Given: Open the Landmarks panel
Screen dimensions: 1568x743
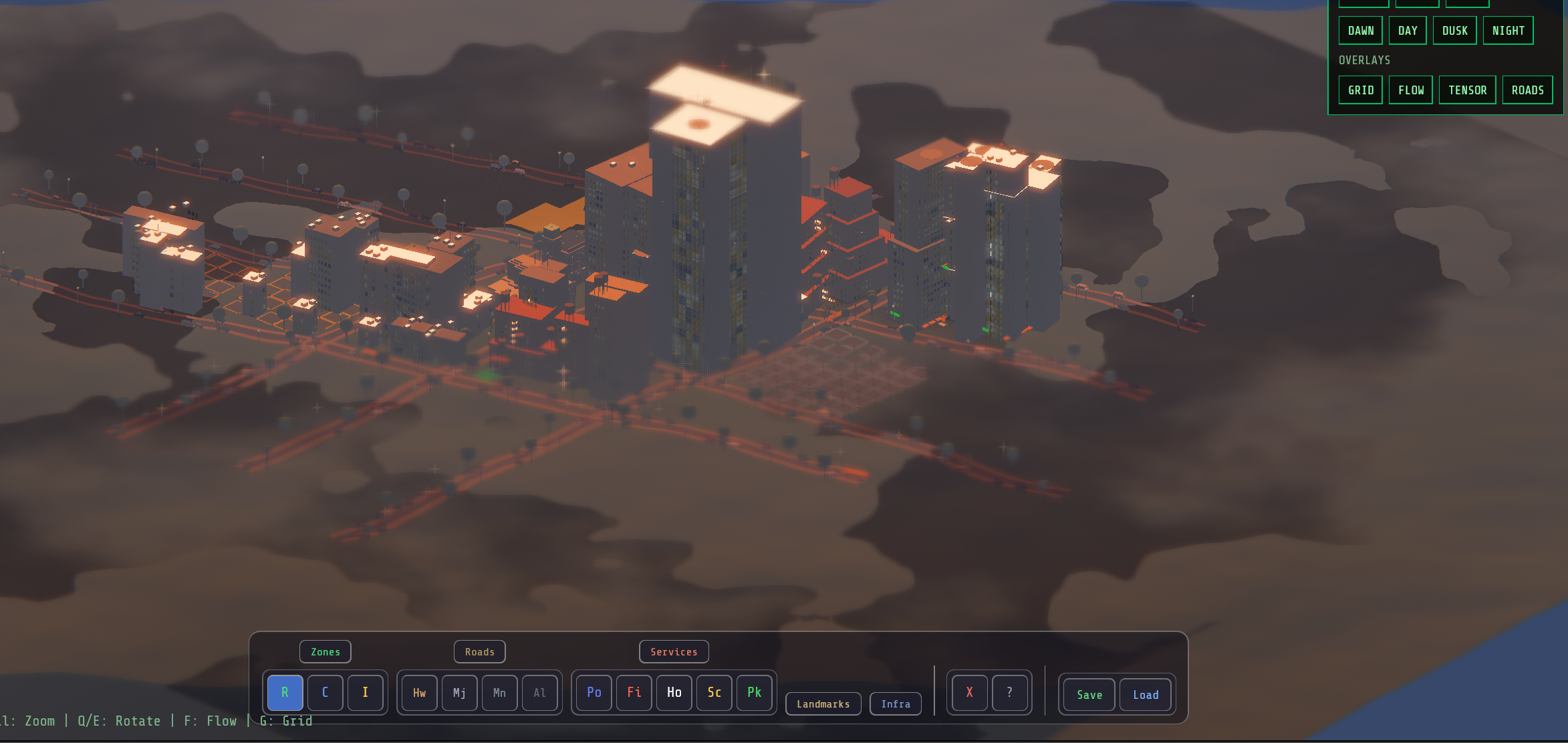Looking at the screenshot, I should 823,704.
